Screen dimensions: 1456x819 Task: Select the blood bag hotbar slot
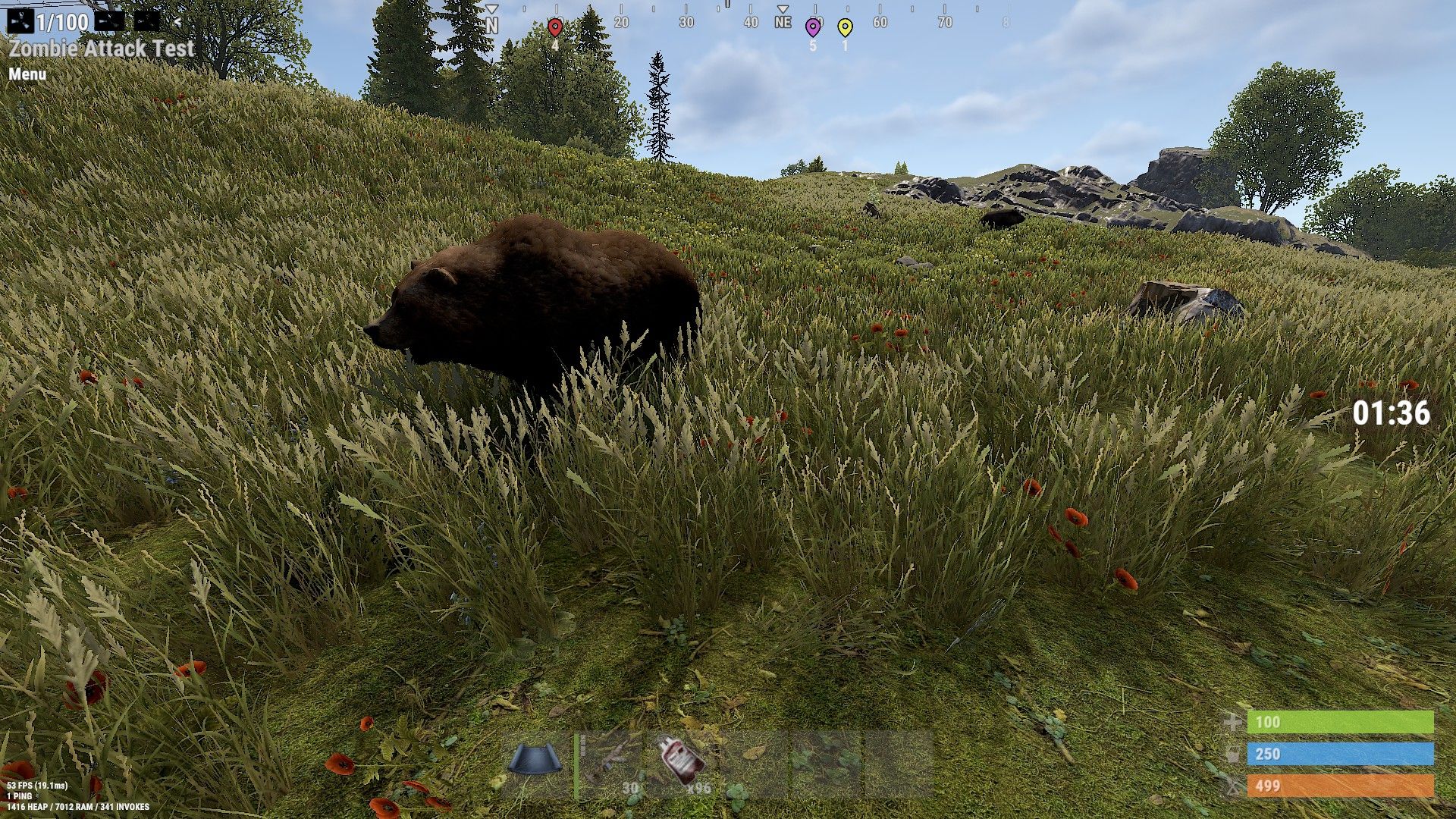coord(682,762)
